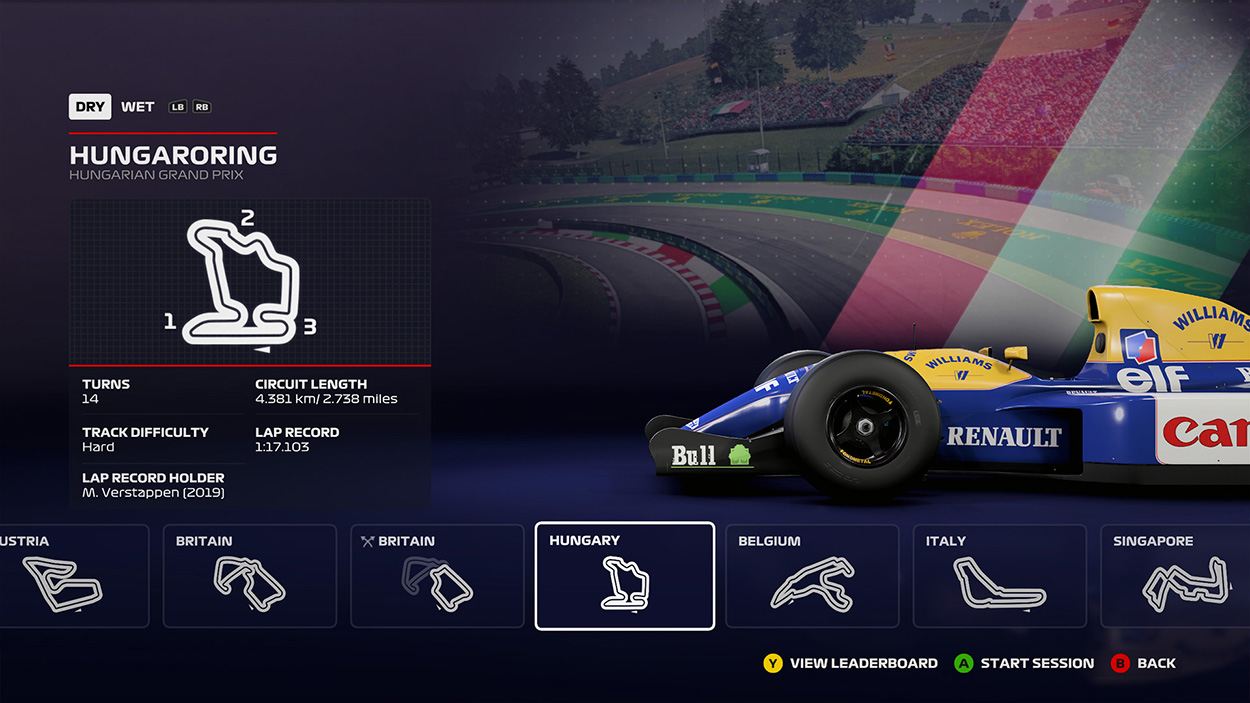Screen dimensions: 1250x703
Task: Choose the Britain tile without the crossed icon
Action: click(249, 576)
